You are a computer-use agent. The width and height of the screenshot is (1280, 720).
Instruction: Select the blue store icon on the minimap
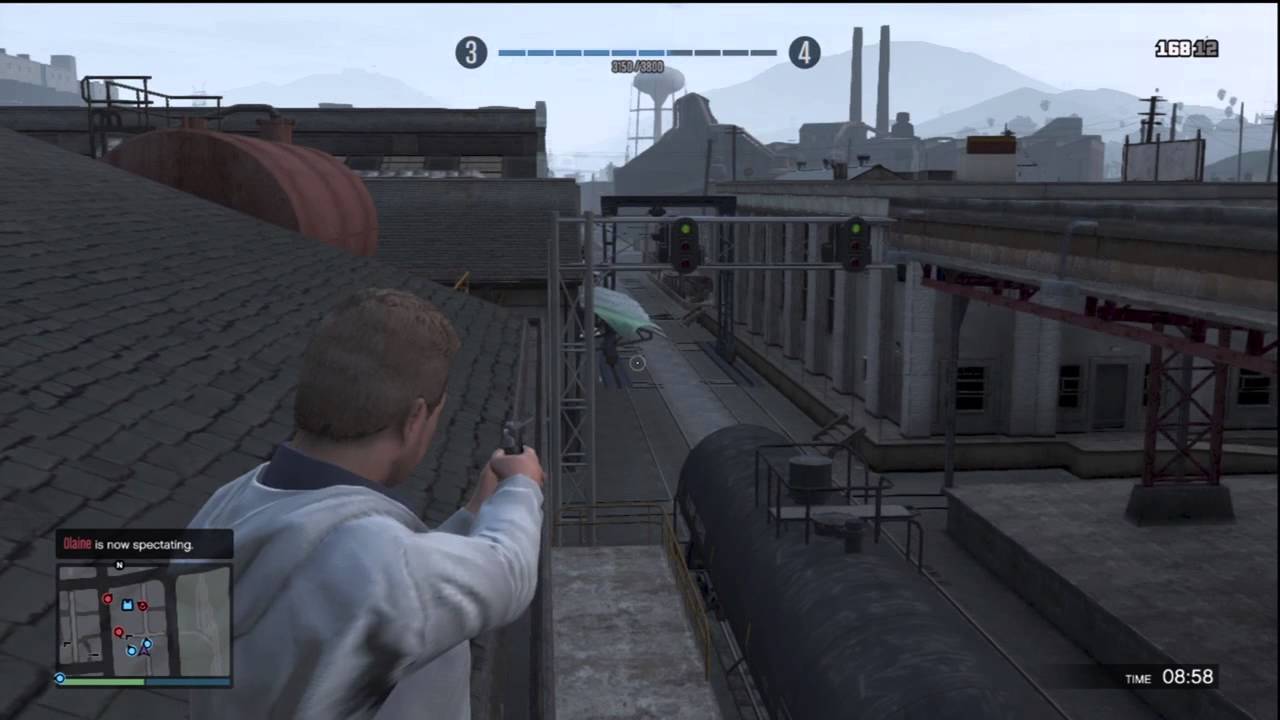(127, 606)
